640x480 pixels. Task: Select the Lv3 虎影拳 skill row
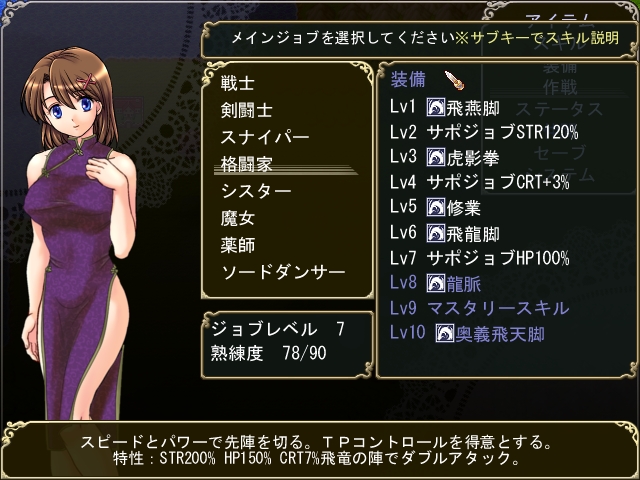pyautogui.click(x=458, y=157)
